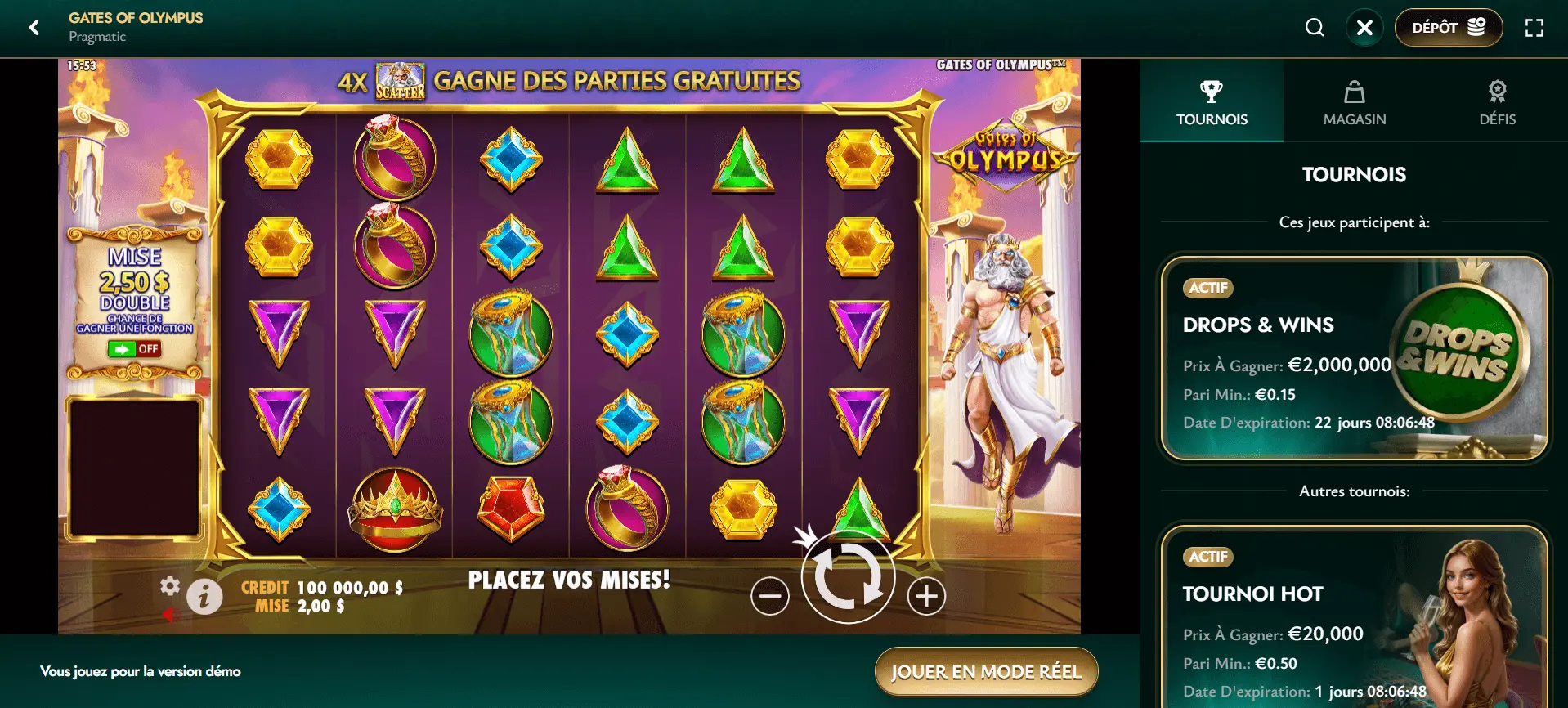
Task: Open the slot settings gear
Action: tap(170, 585)
